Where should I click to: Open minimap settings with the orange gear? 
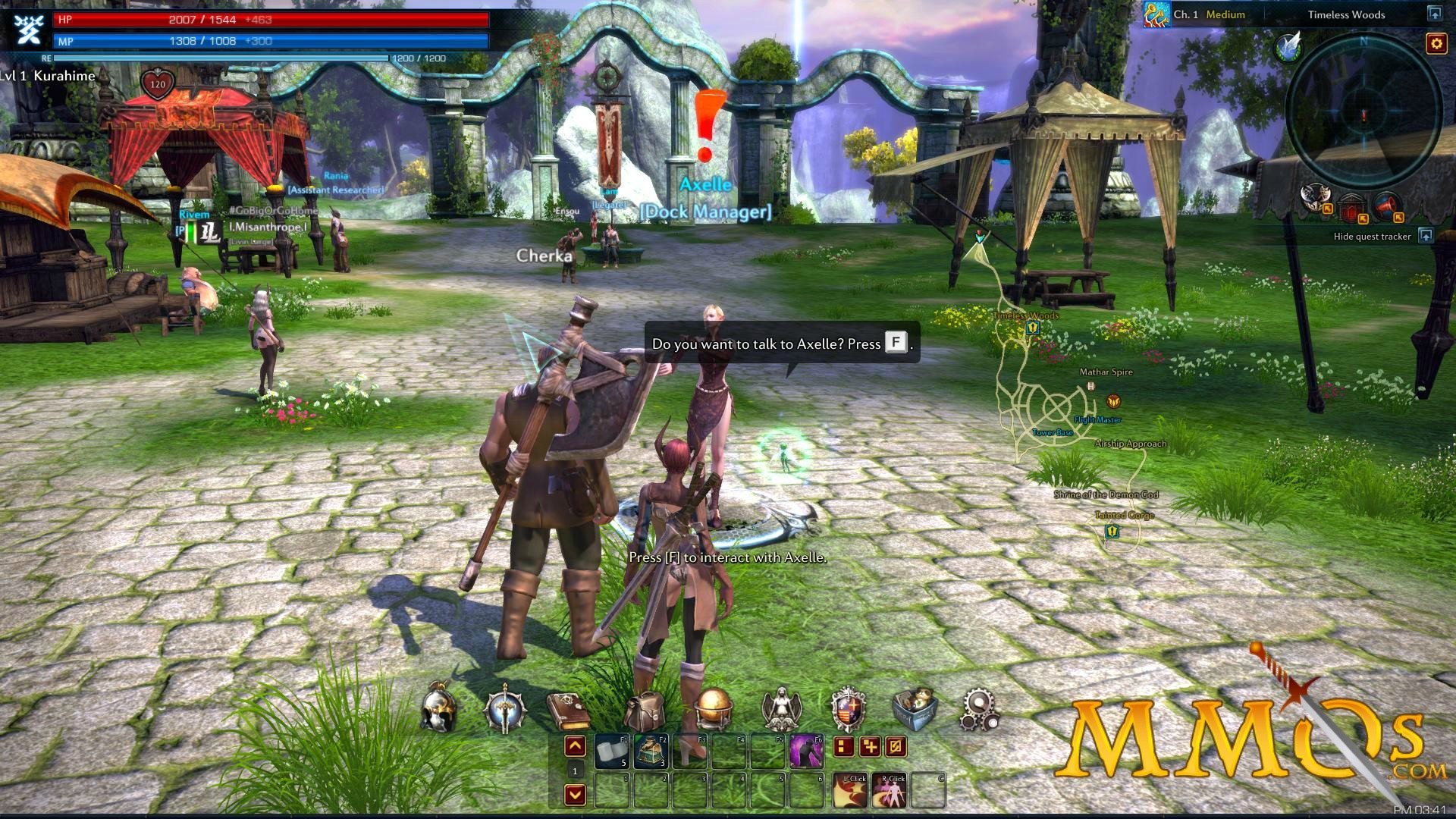click(1436, 43)
